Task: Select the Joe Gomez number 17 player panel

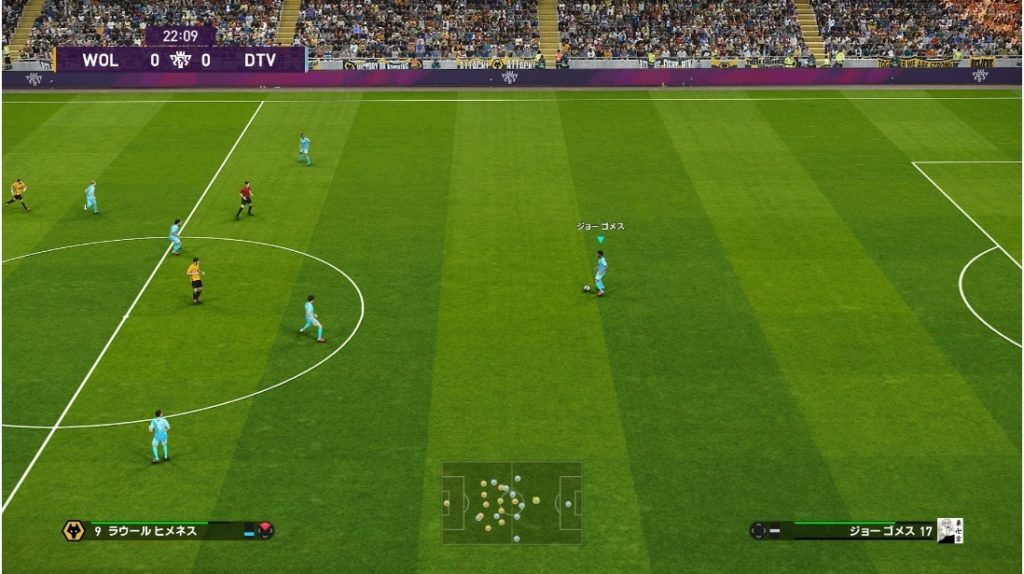Action: 858,531
